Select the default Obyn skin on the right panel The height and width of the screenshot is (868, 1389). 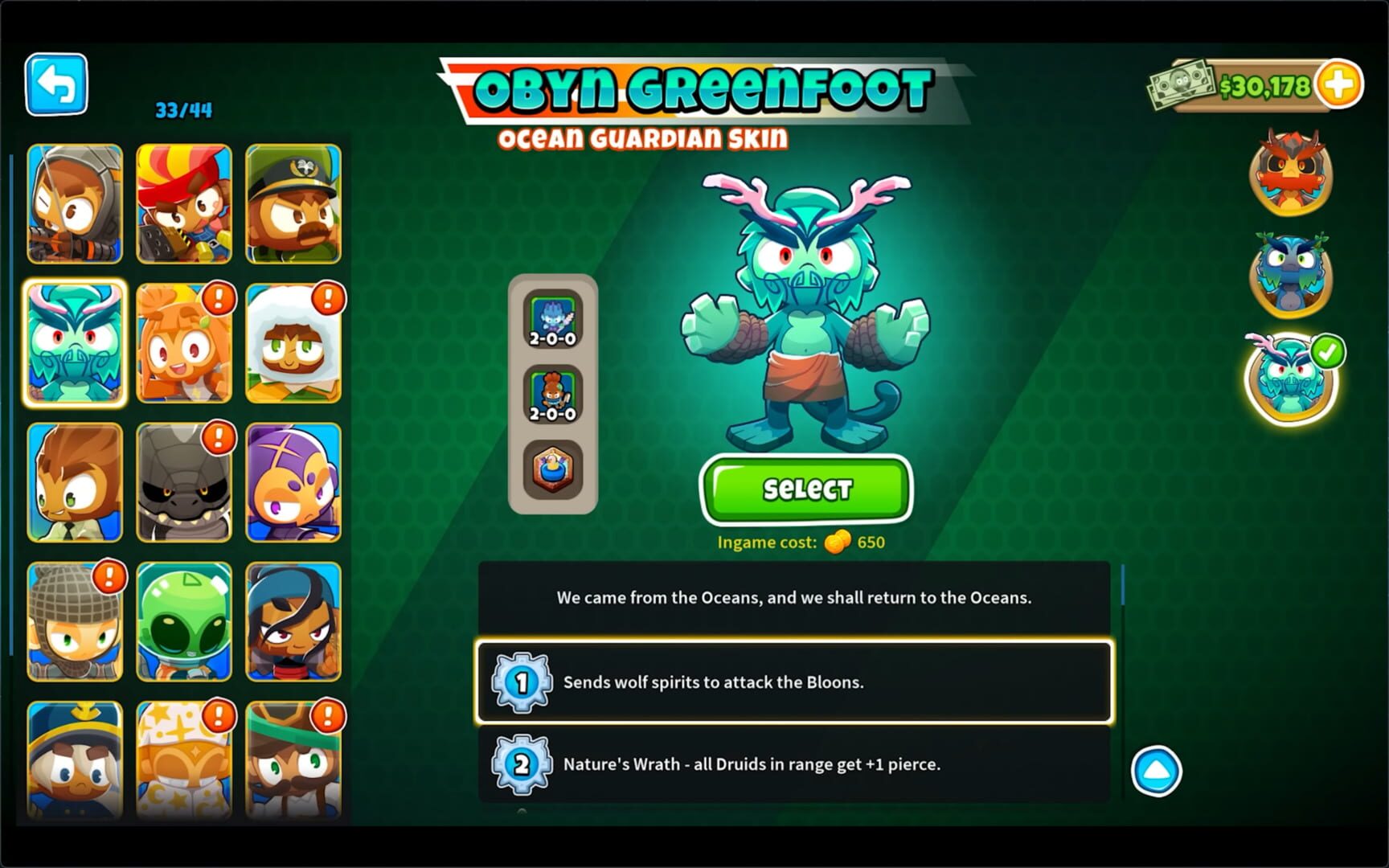click(1289, 175)
